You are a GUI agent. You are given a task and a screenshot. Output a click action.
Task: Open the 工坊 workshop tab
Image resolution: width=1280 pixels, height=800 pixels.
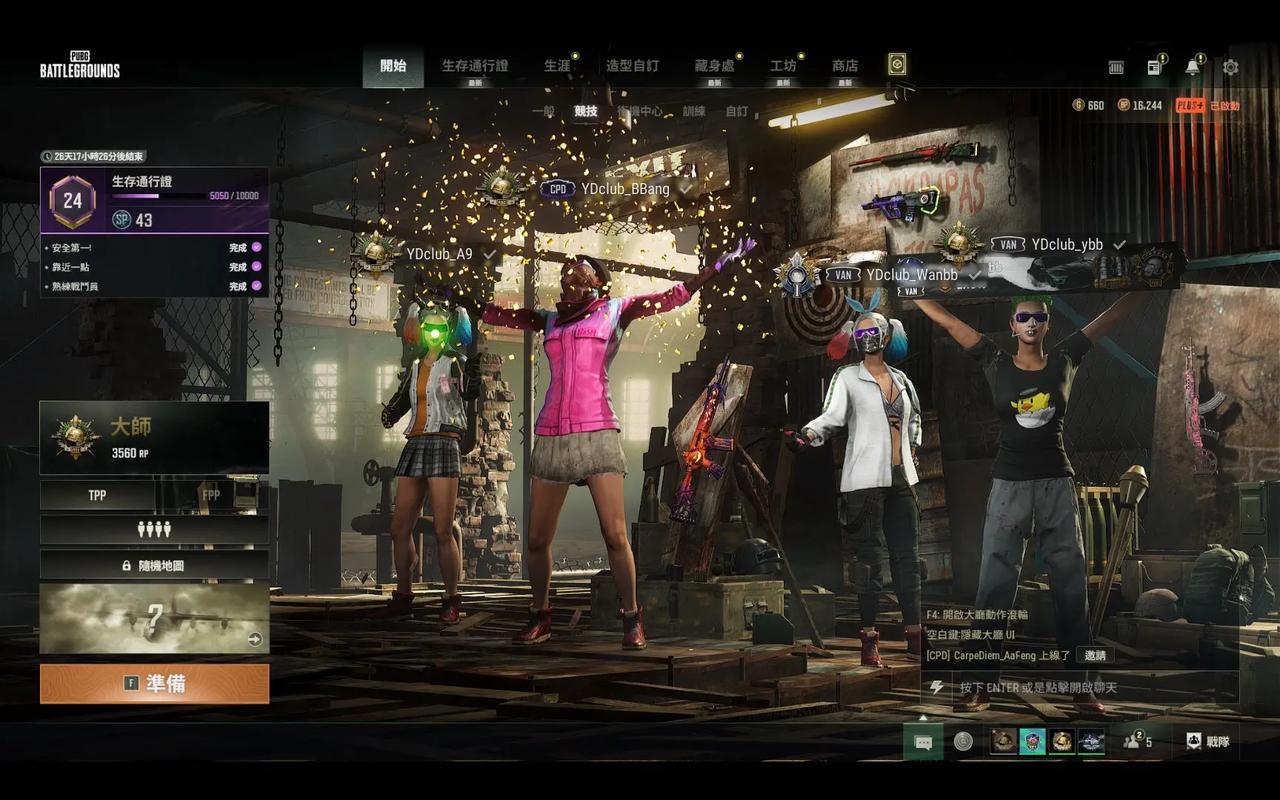(x=783, y=66)
